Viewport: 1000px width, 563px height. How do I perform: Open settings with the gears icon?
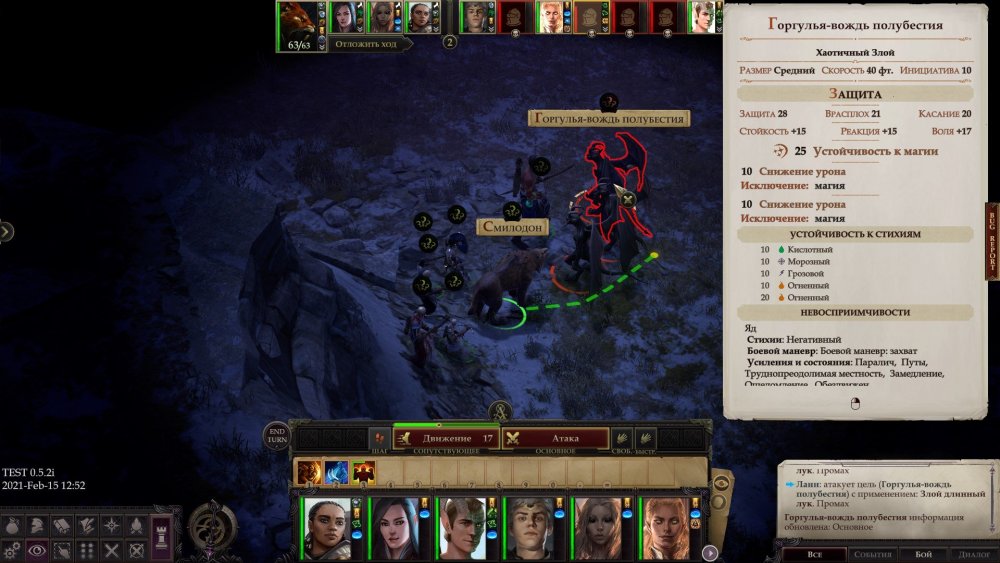tap(12, 549)
